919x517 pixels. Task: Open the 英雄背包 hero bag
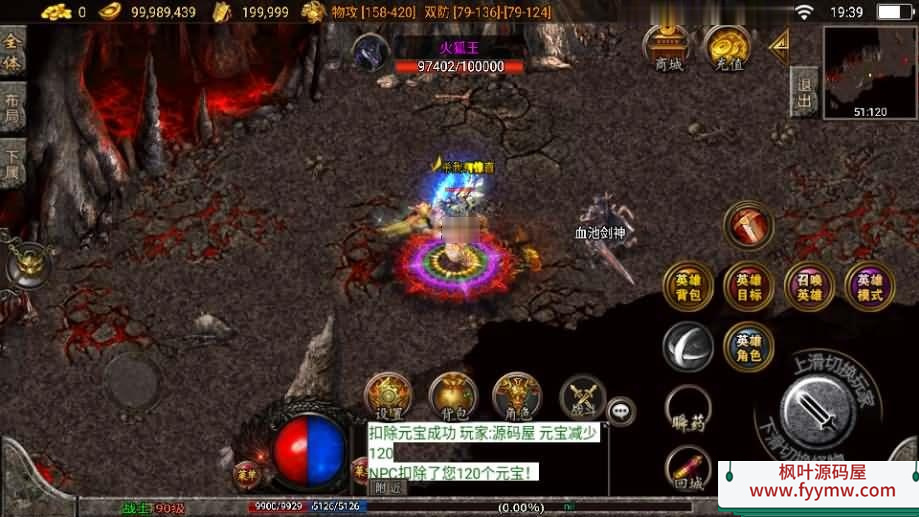[x=688, y=287]
